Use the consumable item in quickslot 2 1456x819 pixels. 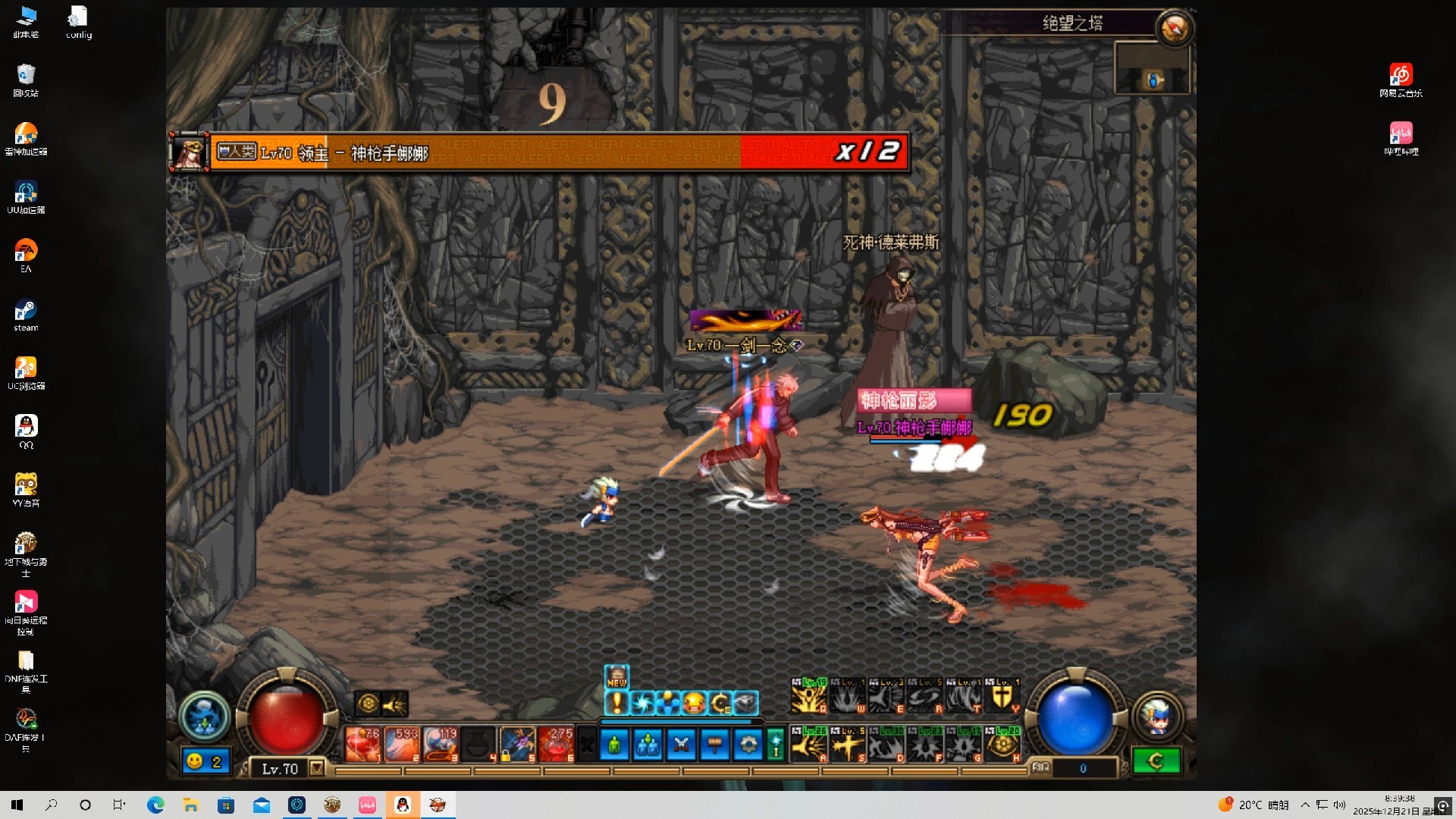(x=402, y=744)
